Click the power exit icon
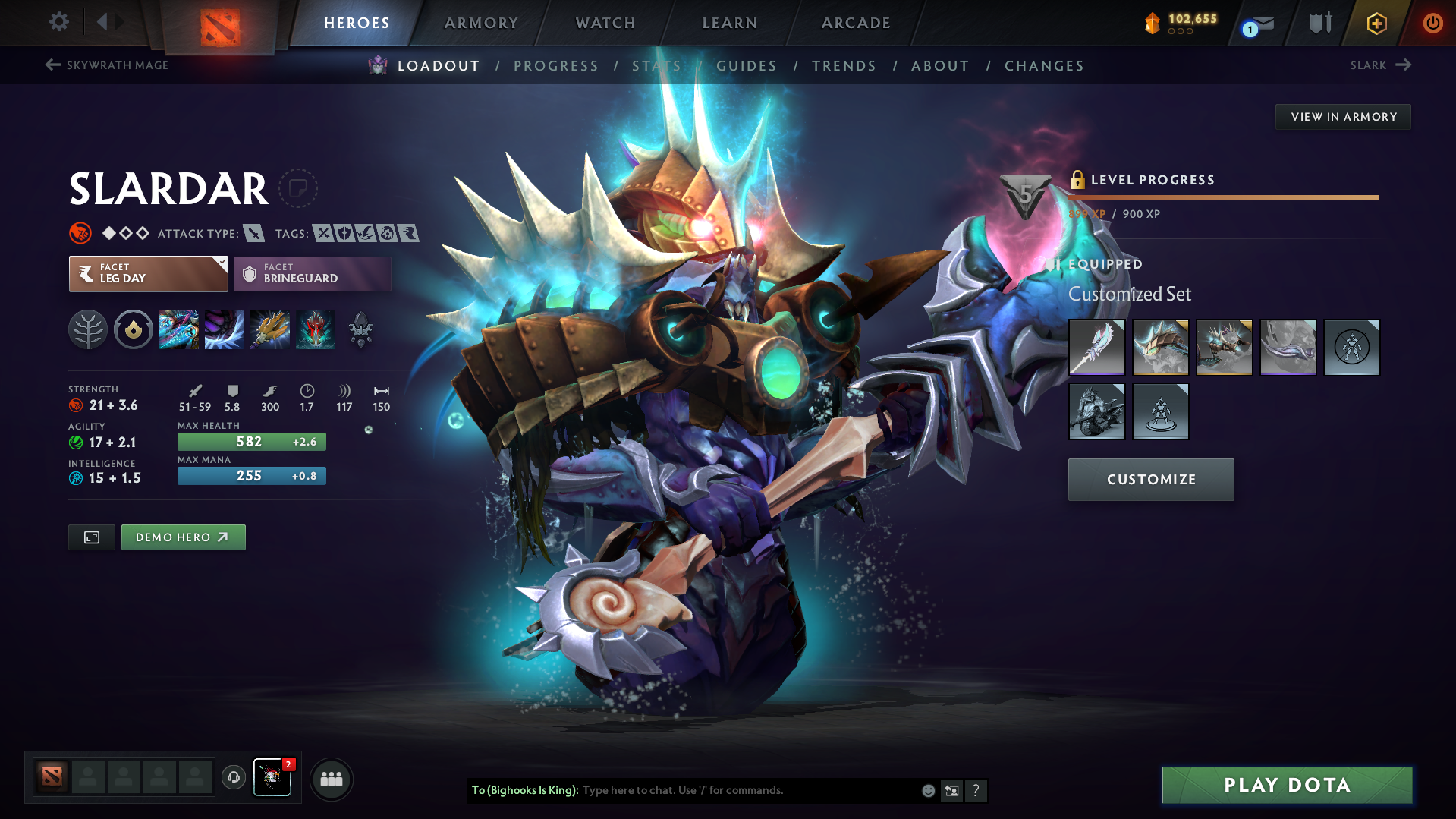The width and height of the screenshot is (1456, 819). (x=1432, y=24)
